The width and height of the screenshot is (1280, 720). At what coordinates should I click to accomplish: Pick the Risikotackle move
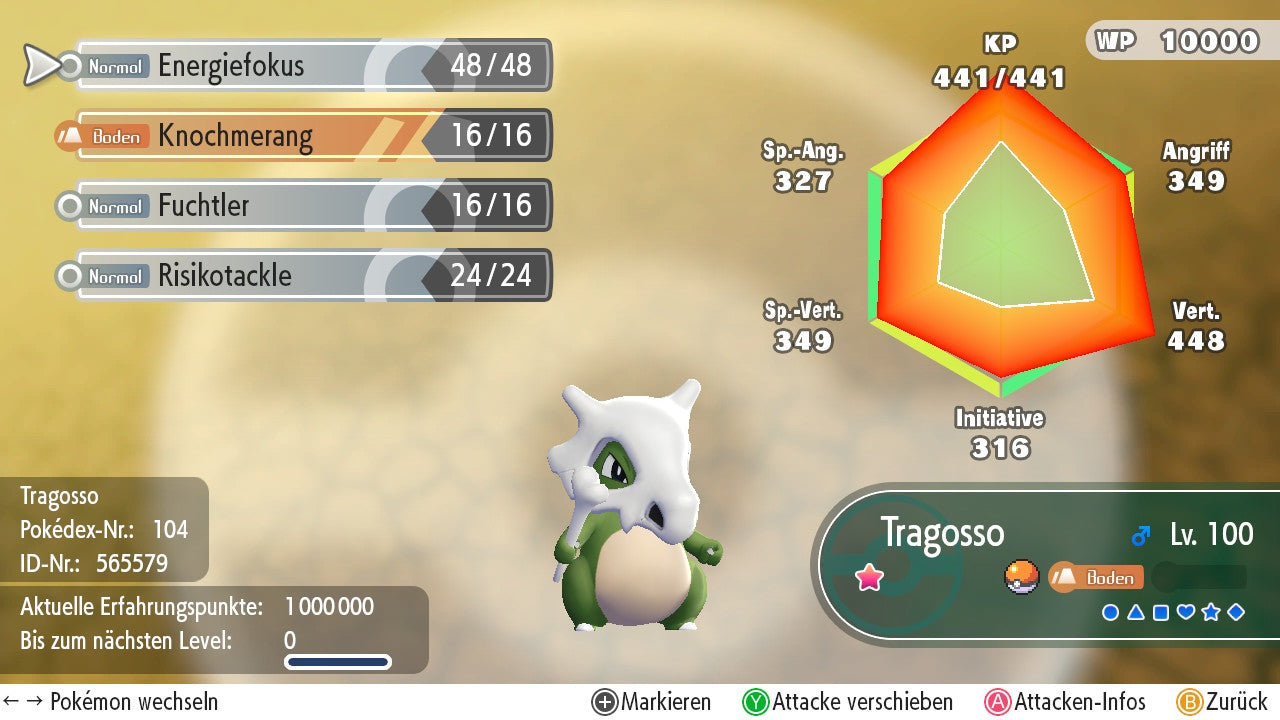coord(312,276)
